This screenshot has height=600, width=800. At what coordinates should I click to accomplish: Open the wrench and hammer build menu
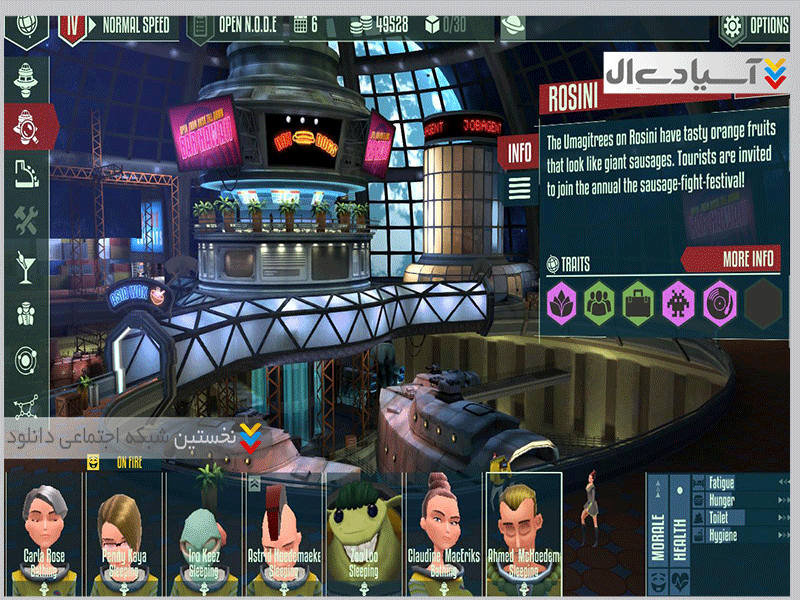[x=24, y=220]
